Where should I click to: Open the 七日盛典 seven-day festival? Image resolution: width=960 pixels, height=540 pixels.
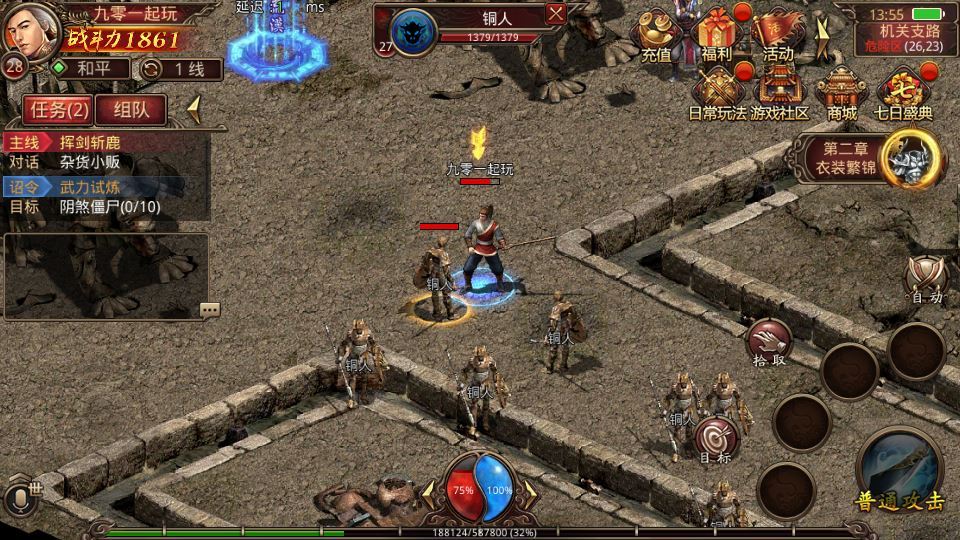[903, 94]
